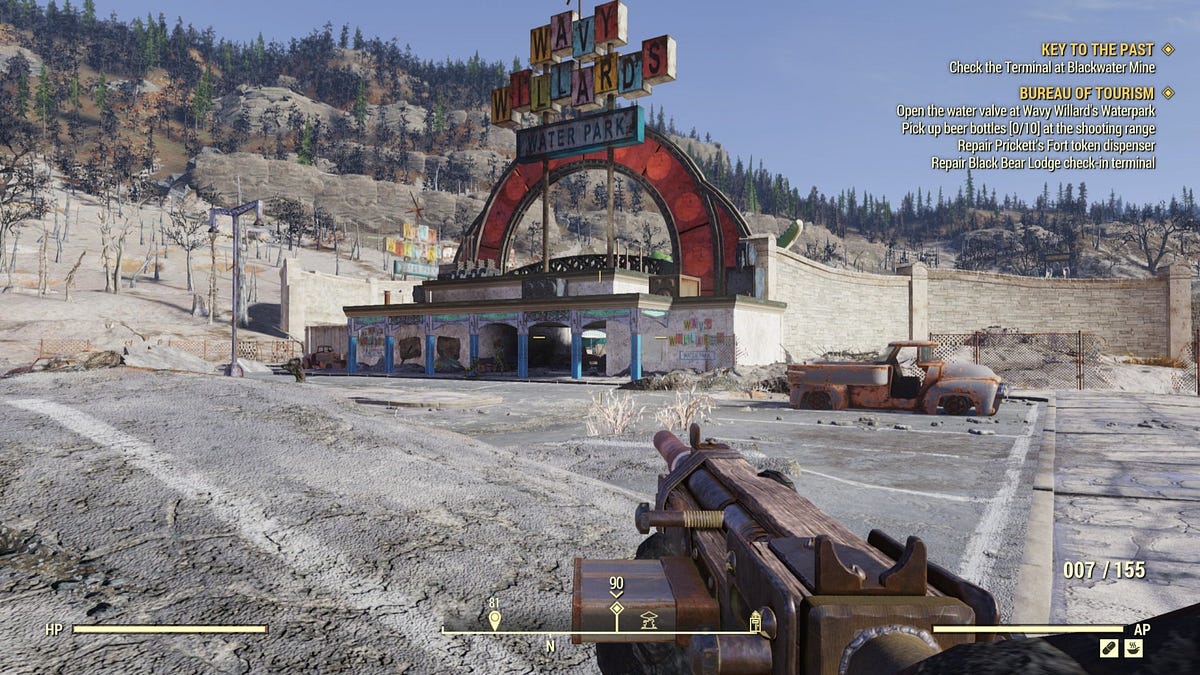Choose the Black Bear Lodge terminal objective
Screen dimensions: 1200x675
pyautogui.click(x=1043, y=162)
